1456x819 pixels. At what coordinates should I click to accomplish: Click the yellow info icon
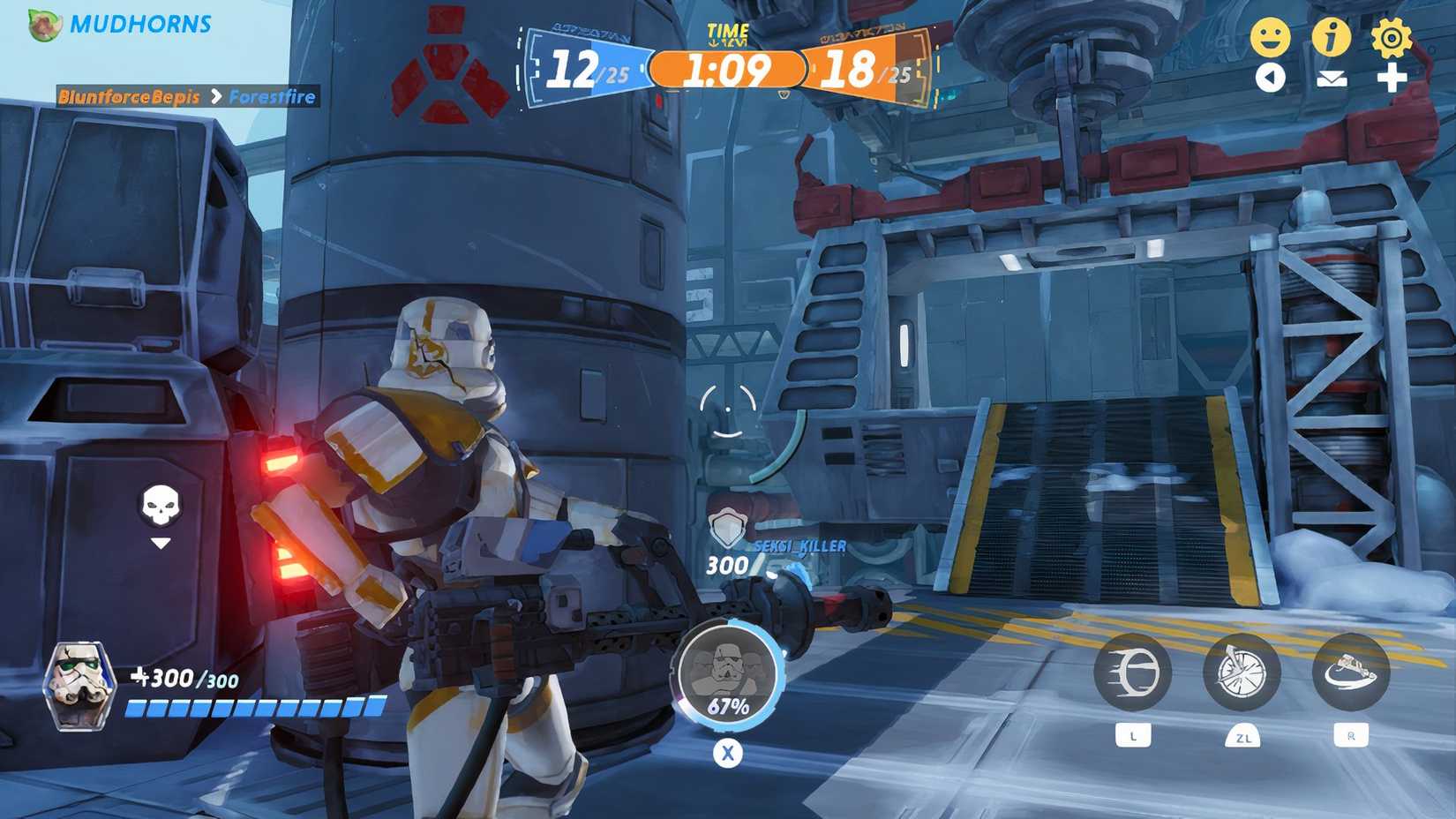pos(1332,37)
